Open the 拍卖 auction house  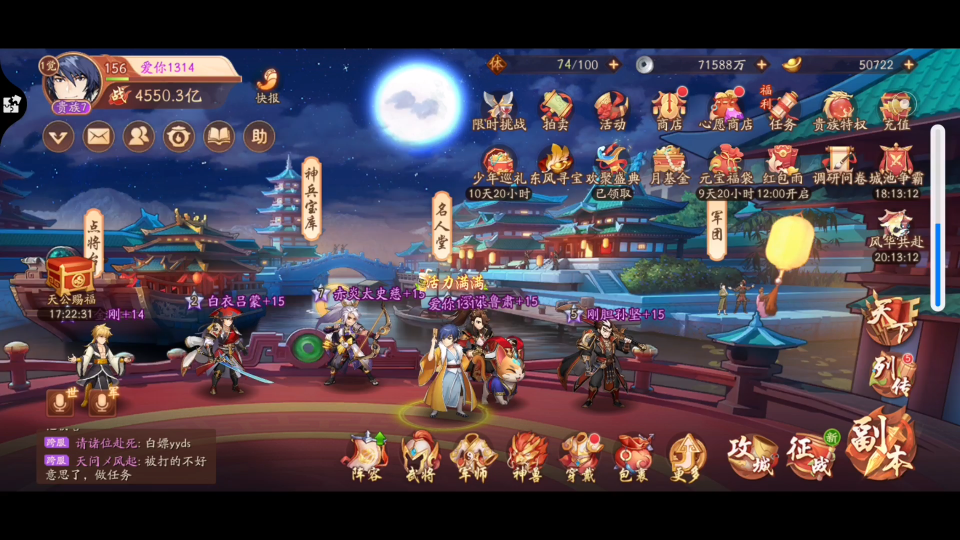(x=556, y=109)
